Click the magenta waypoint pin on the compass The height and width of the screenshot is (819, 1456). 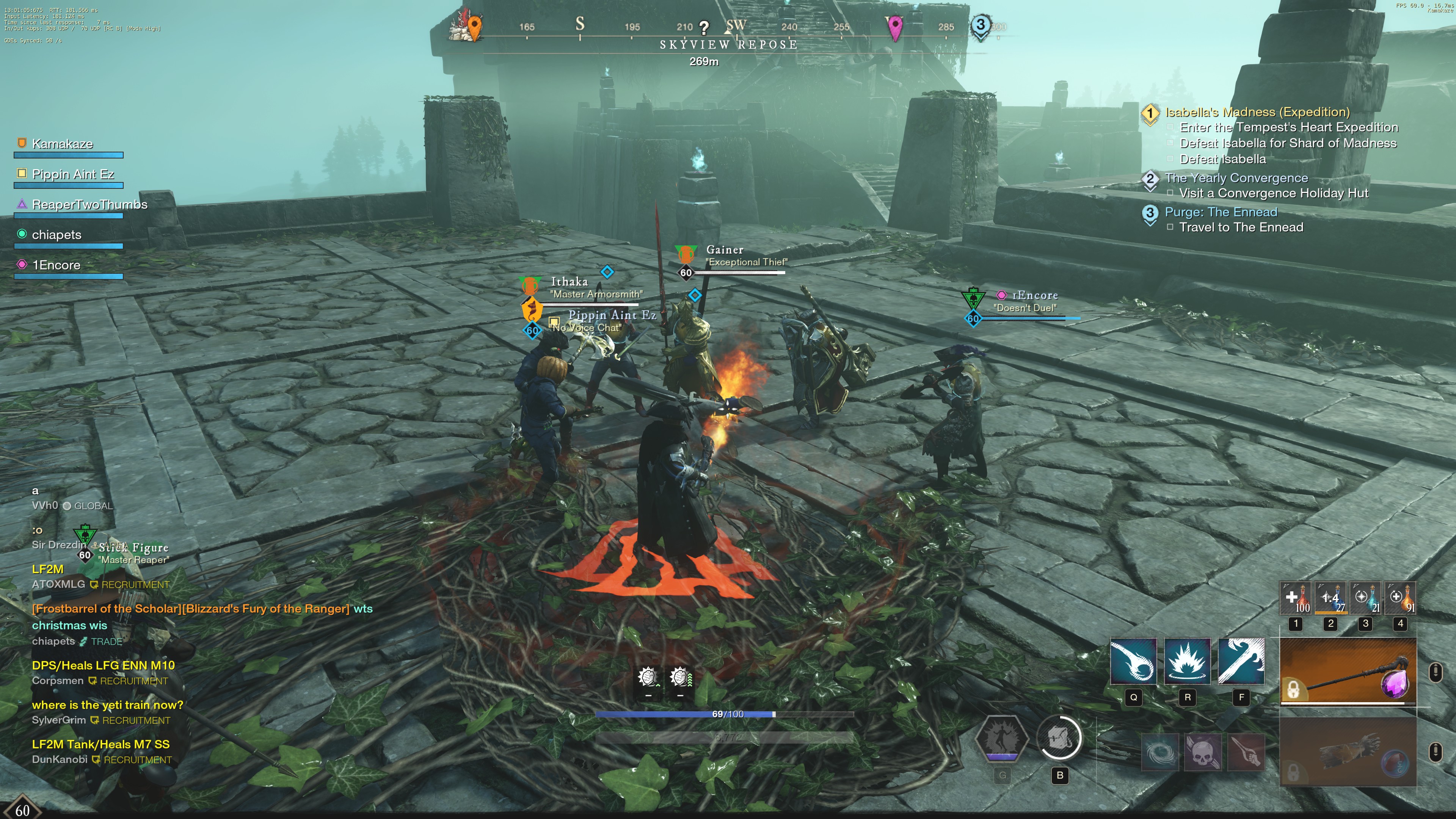(895, 27)
